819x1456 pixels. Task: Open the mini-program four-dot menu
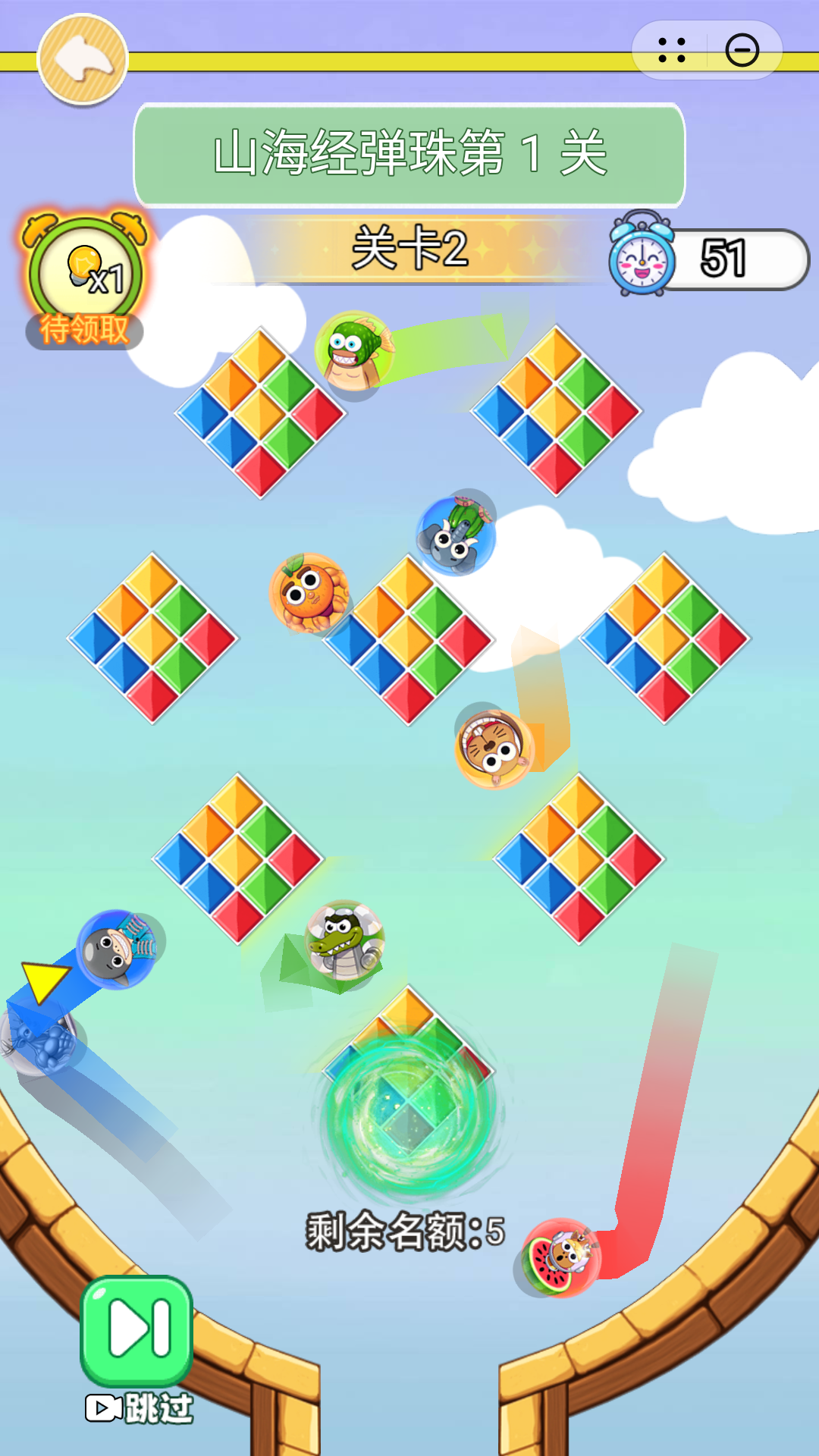[672, 51]
